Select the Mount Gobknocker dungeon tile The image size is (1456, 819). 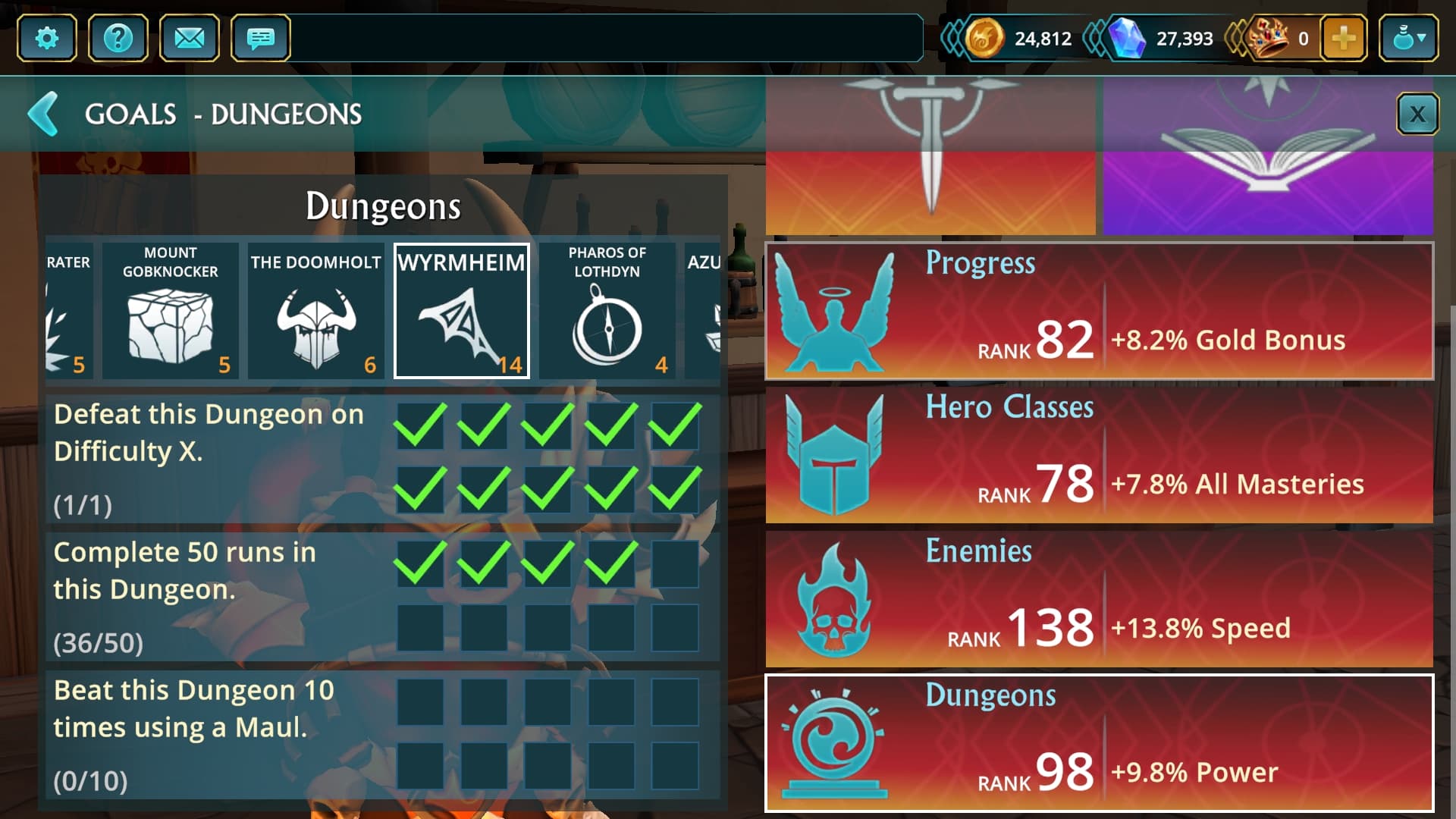tap(170, 311)
